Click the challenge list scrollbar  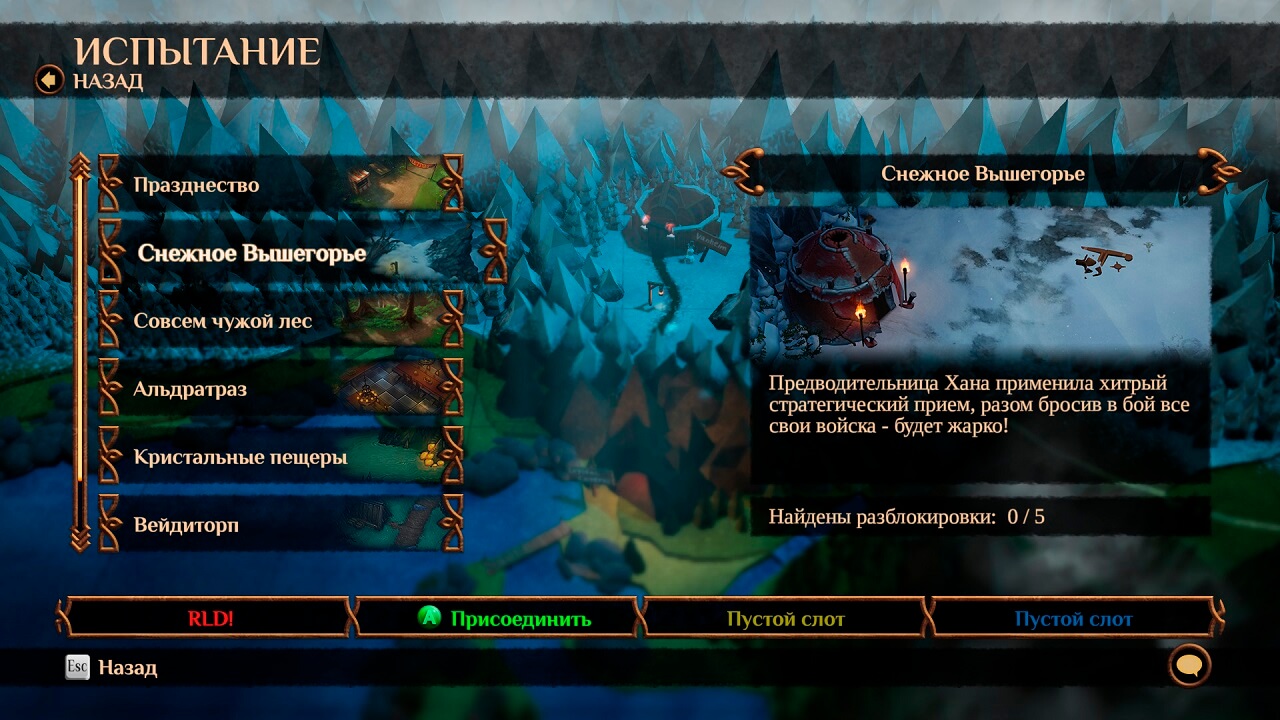pos(80,350)
